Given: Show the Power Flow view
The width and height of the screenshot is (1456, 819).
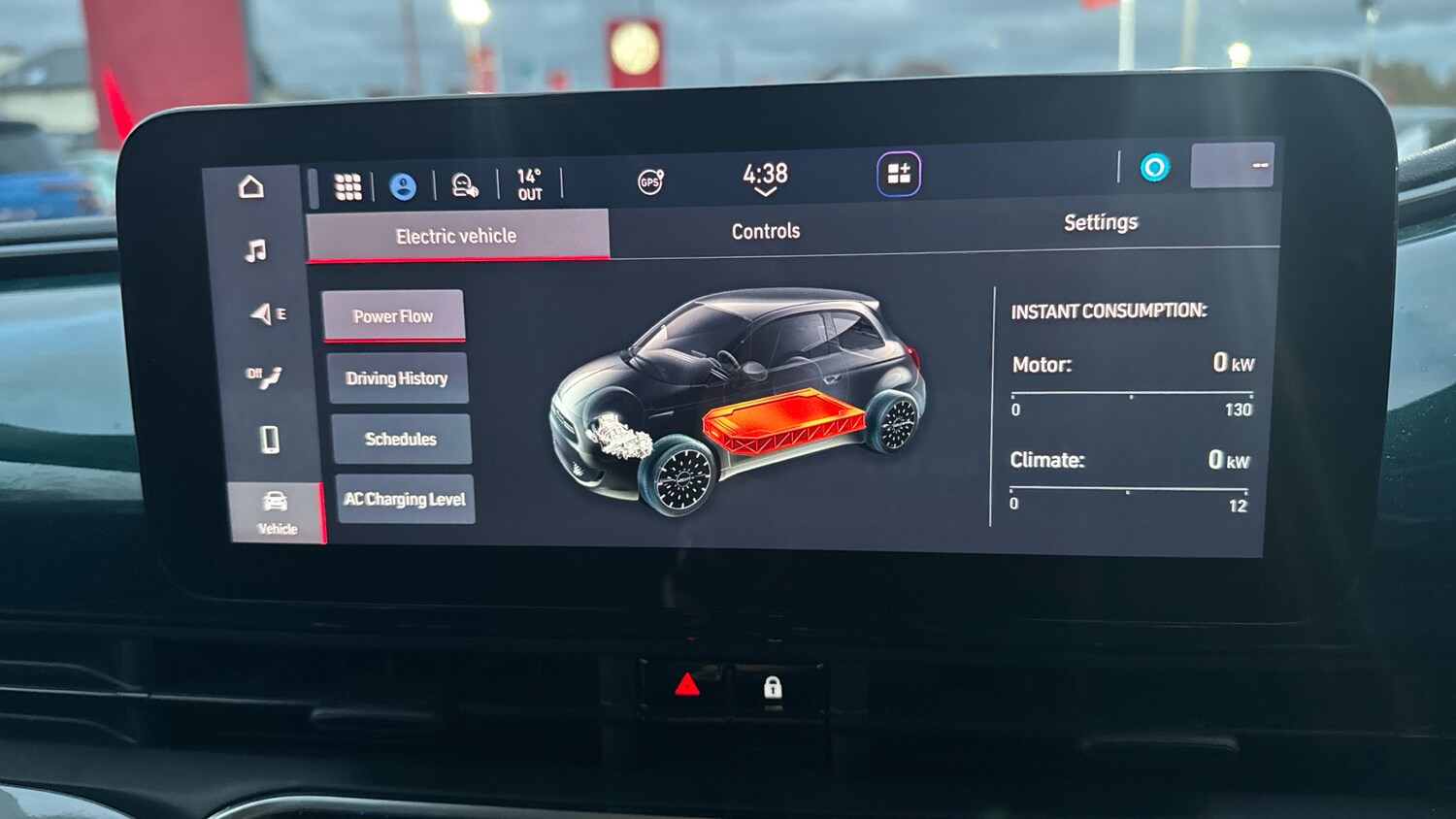Looking at the screenshot, I should click(x=393, y=316).
